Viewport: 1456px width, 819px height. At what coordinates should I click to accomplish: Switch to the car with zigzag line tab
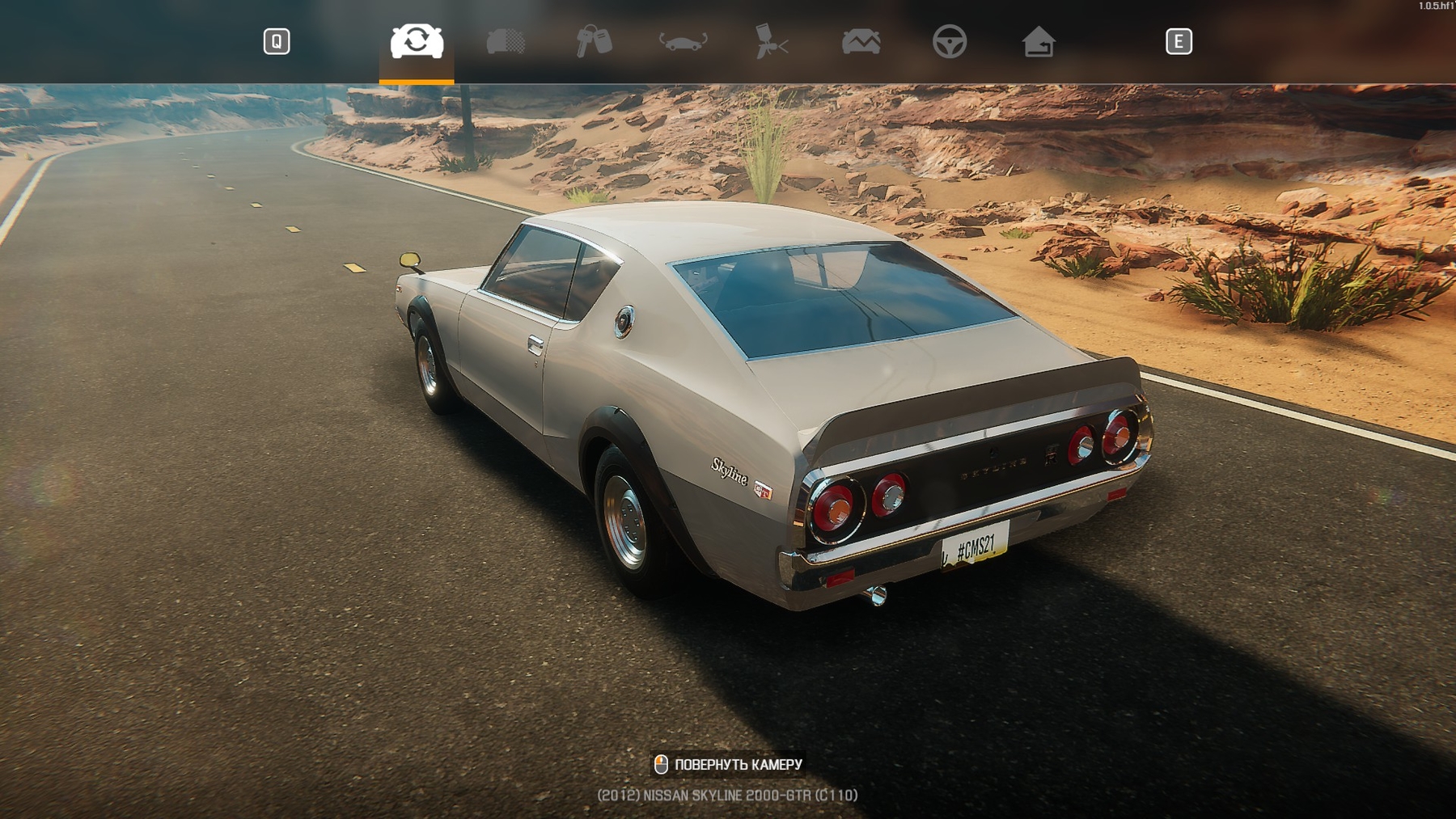point(861,41)
